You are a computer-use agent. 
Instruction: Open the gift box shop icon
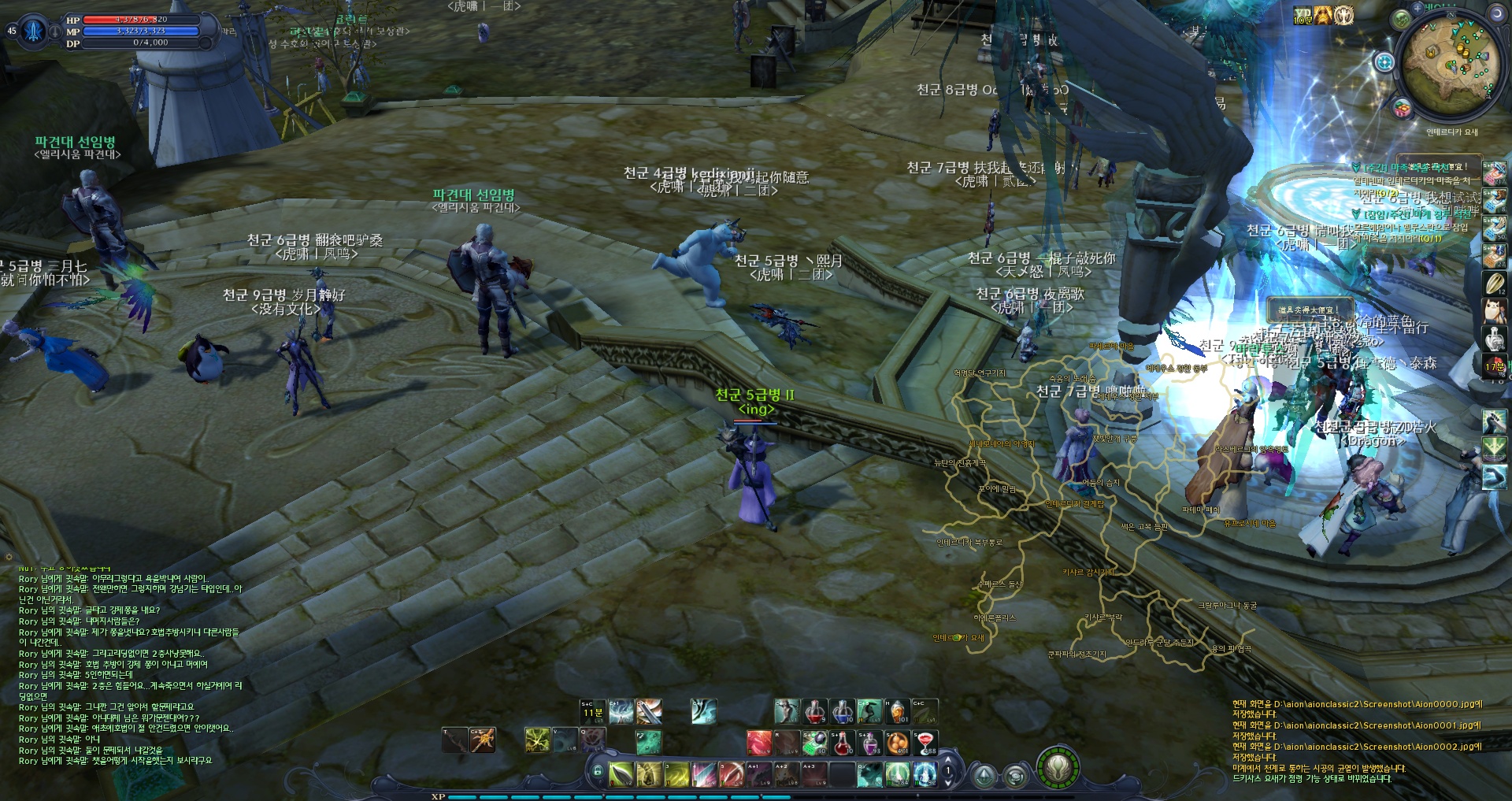[x=1402, y=108]
